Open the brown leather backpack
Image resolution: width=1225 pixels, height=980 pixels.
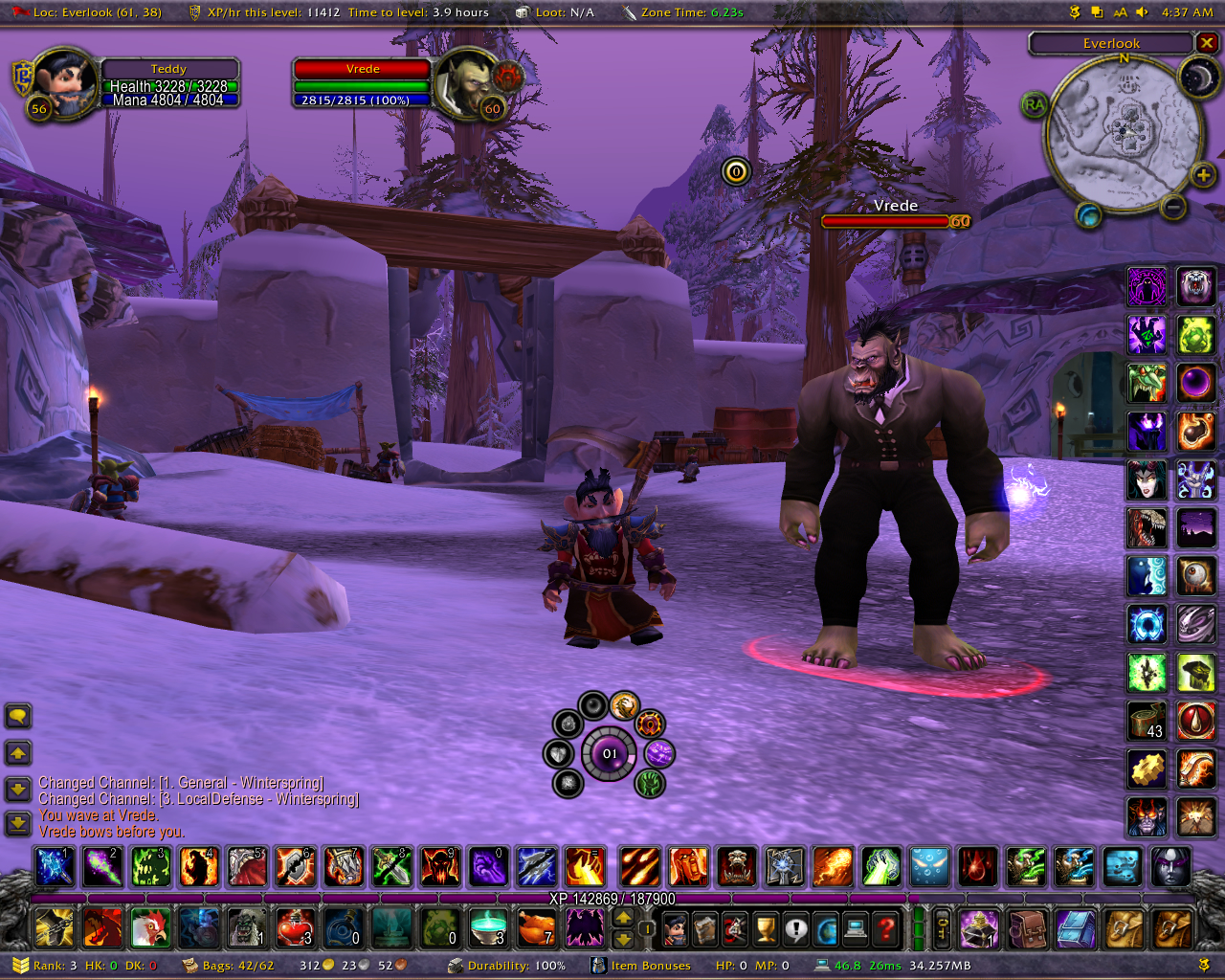point(1027,927)
